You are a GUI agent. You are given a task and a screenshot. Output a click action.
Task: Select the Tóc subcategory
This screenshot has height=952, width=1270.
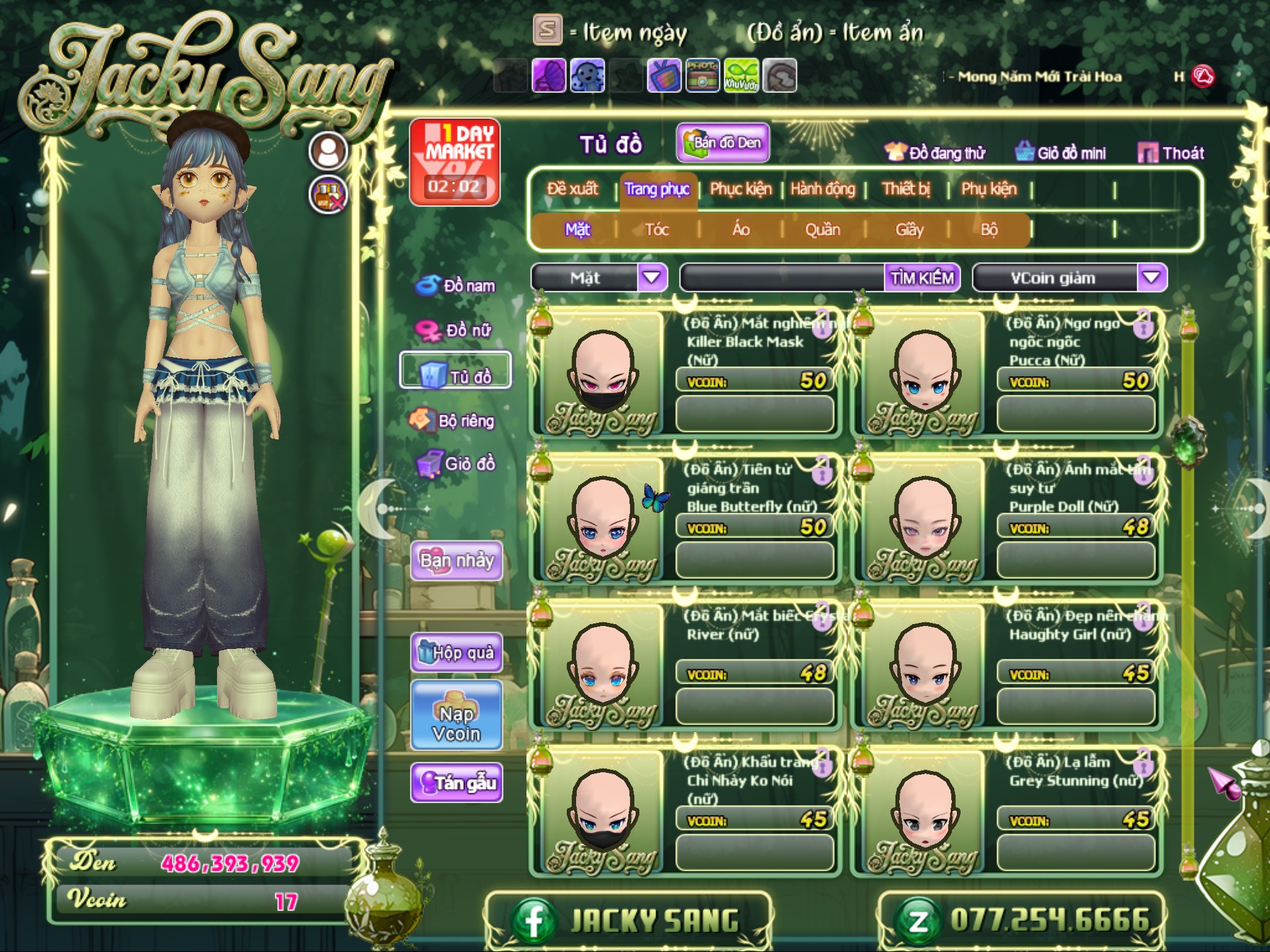[x=657, y=230]
